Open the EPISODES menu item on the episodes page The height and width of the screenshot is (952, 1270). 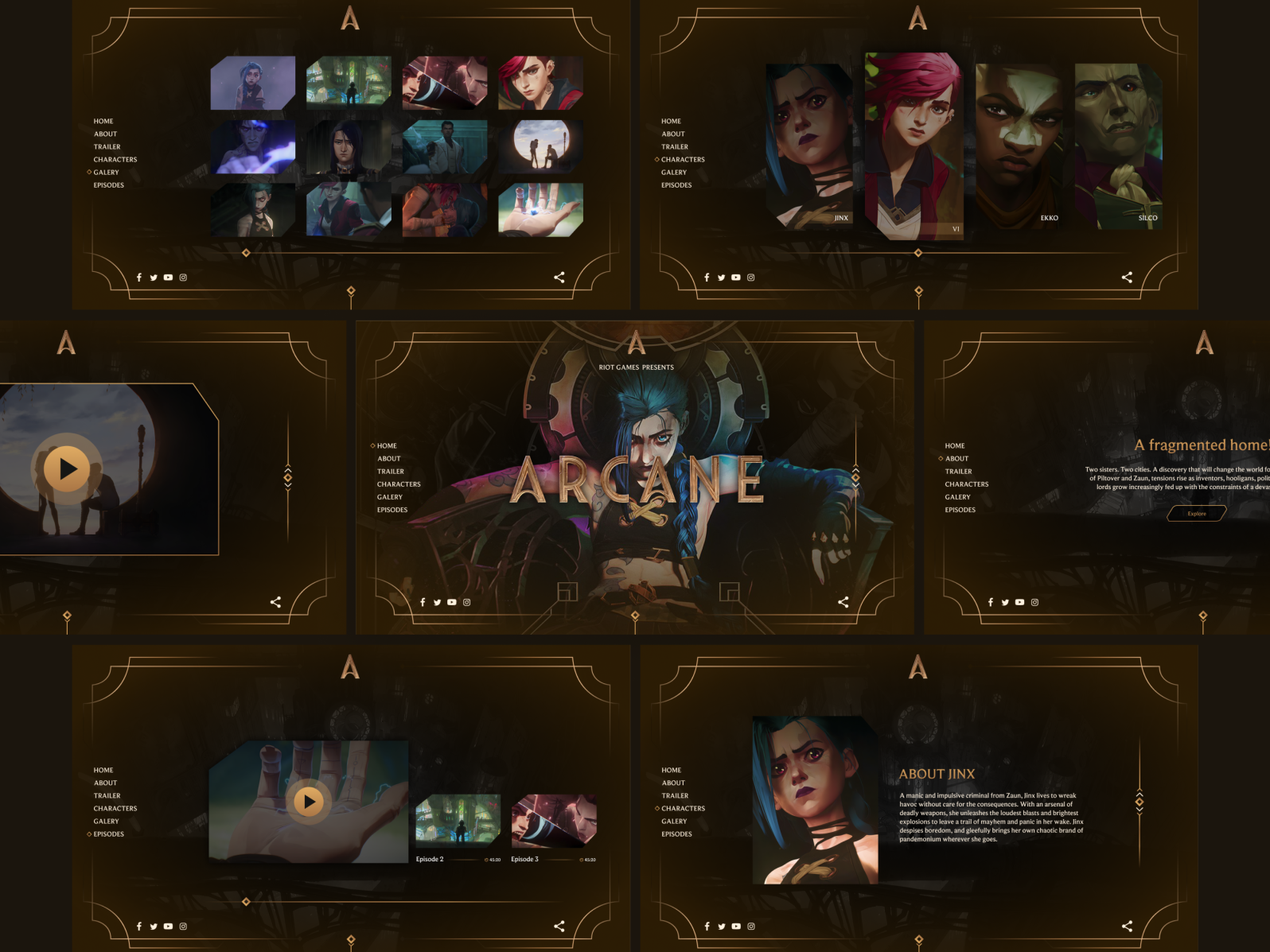tap(108, 833)
